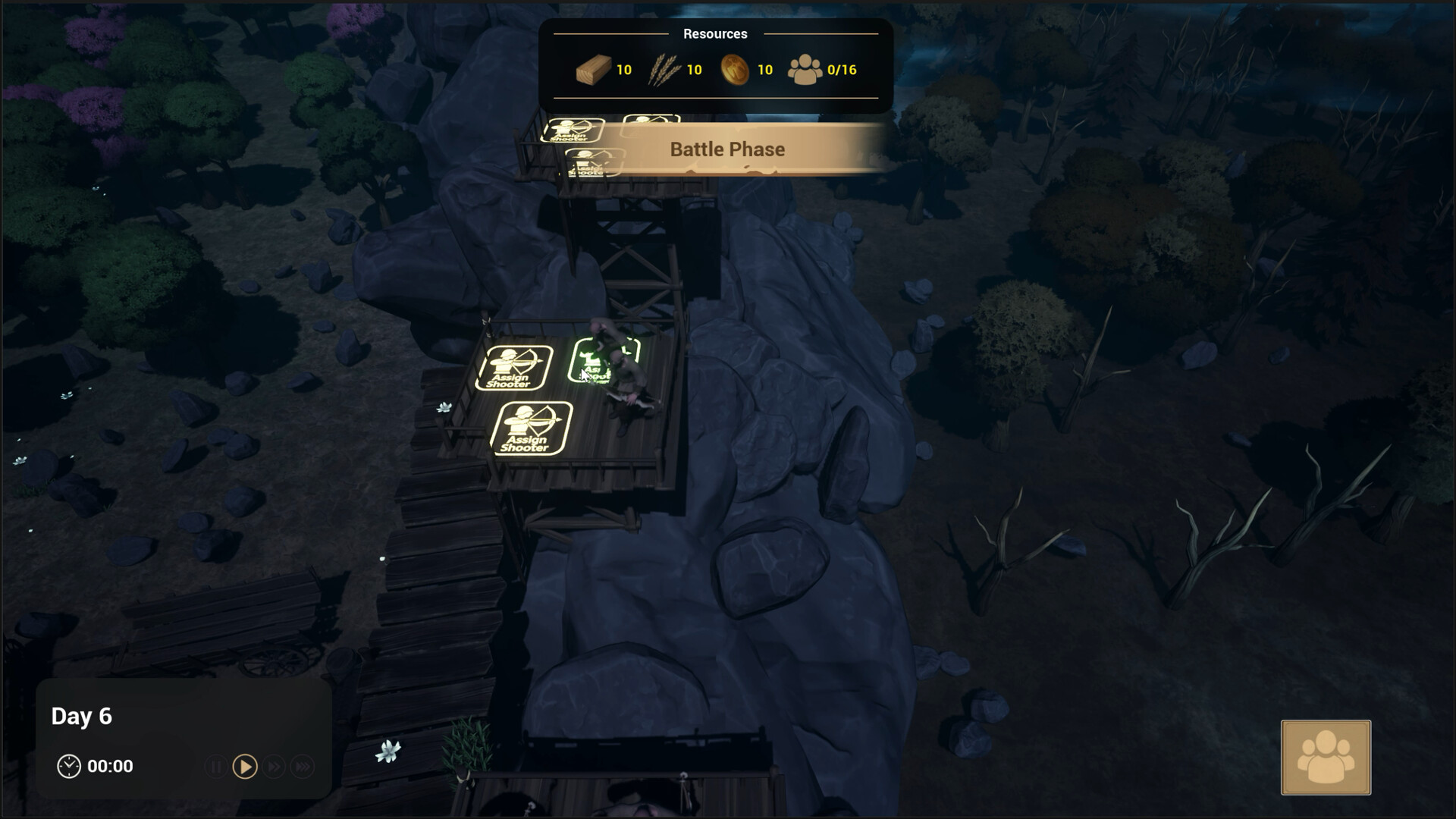Toggle pause with the pause button
The height and width of the screenshot is (819, 1456).
tap(216, 767)
